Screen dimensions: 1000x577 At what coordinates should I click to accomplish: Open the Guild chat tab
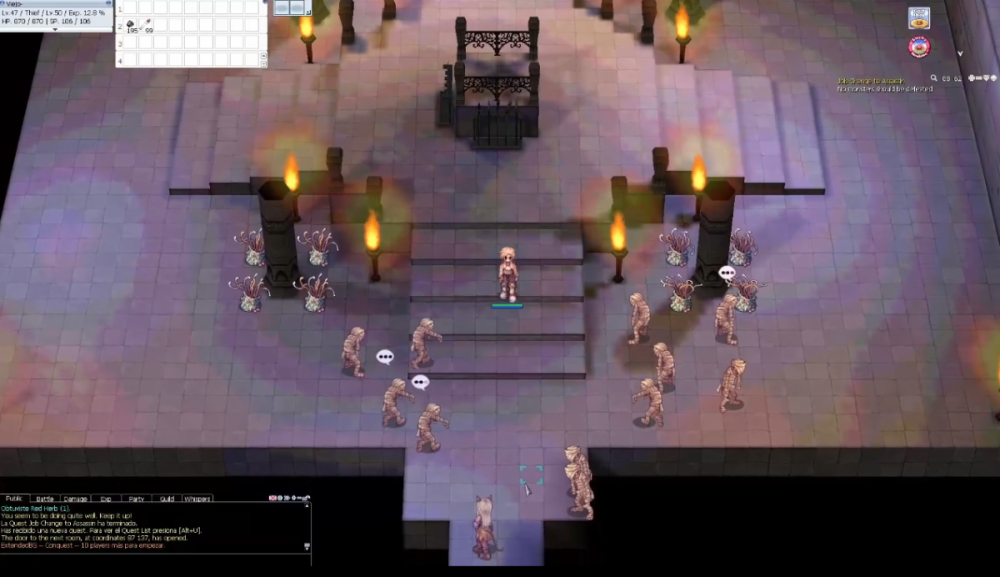[167, 498]
